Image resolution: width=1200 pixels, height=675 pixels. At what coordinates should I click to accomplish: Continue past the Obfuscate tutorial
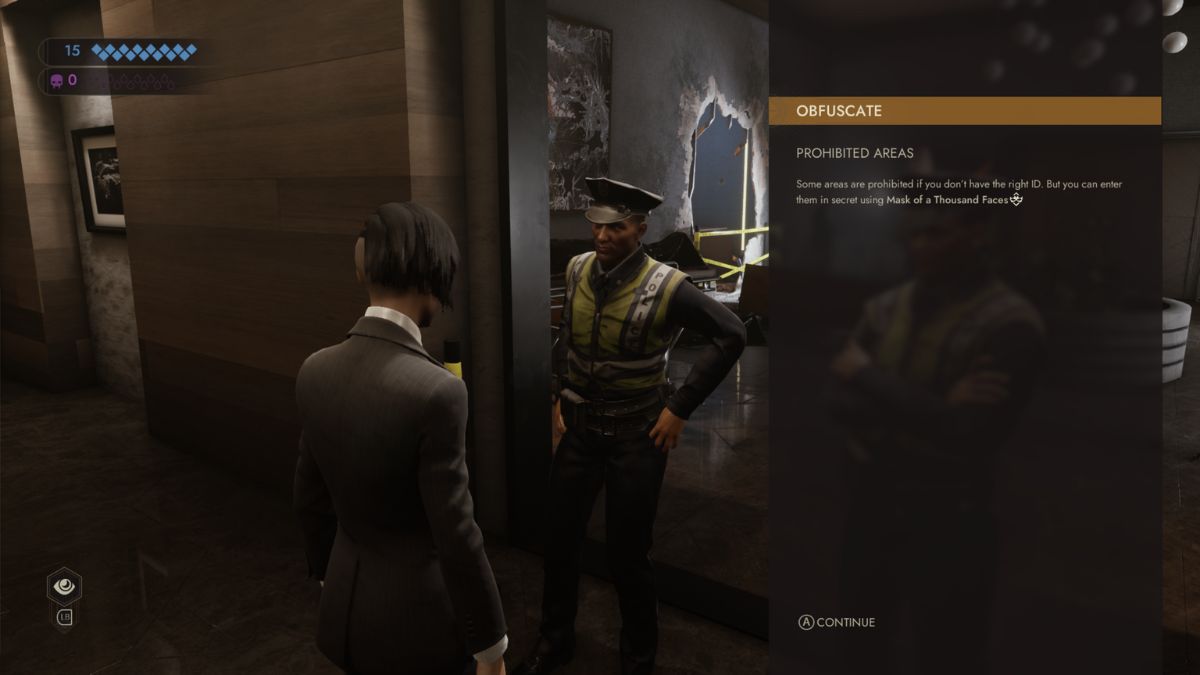click(x=836, y=622)
